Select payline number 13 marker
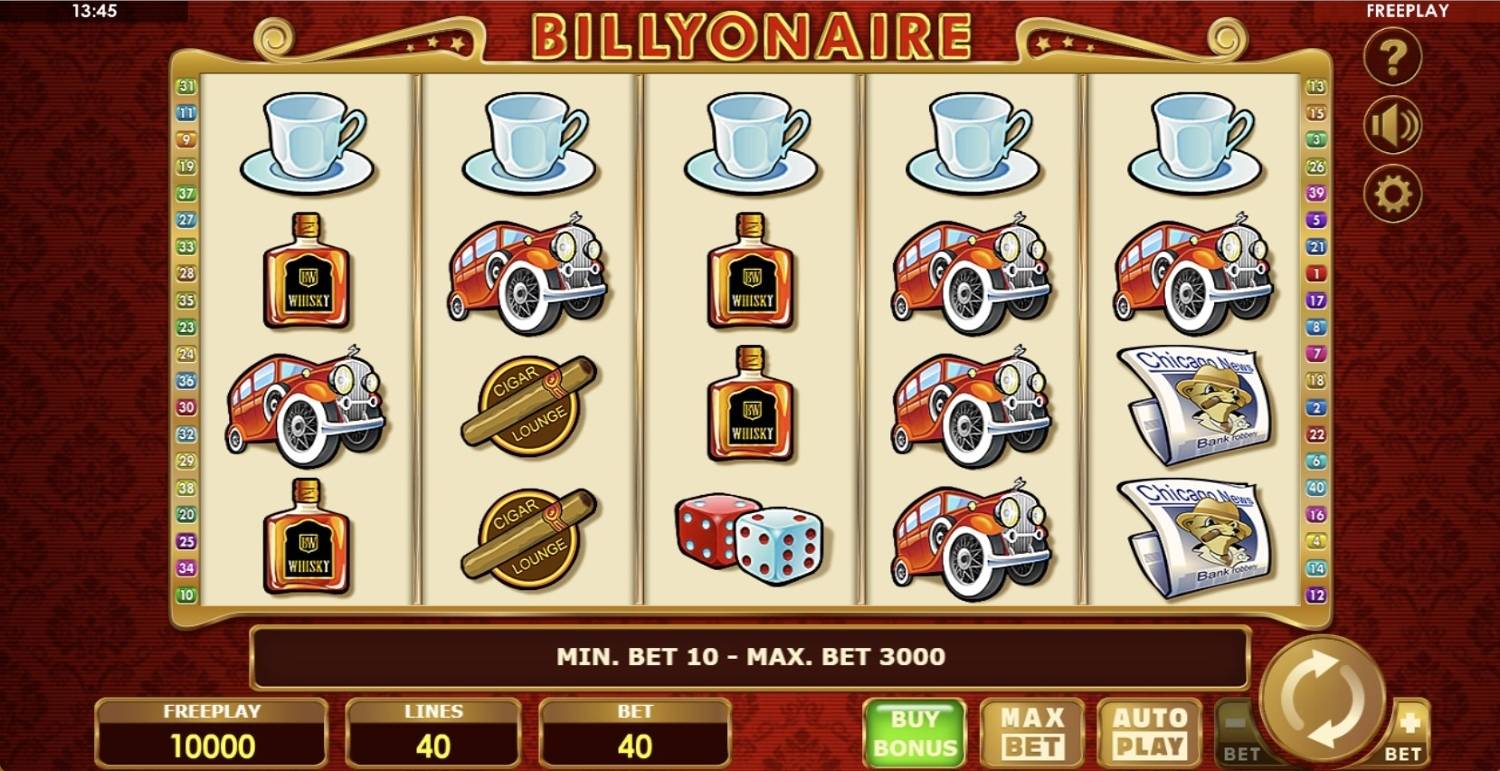Screen dimensions: 1500x771 [1316, 87]
